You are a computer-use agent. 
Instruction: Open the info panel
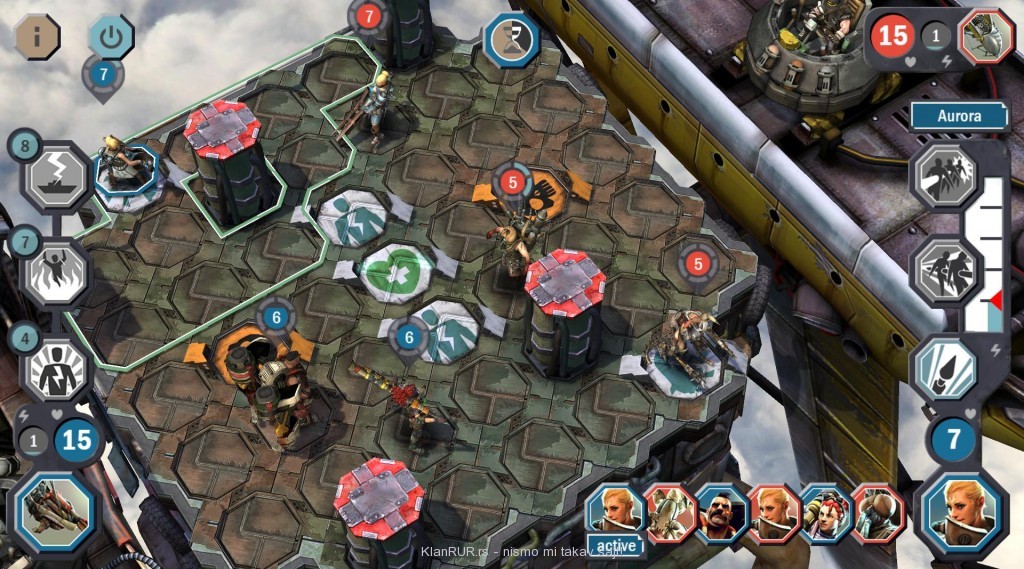pyautogui.click(x=38, y=37)
